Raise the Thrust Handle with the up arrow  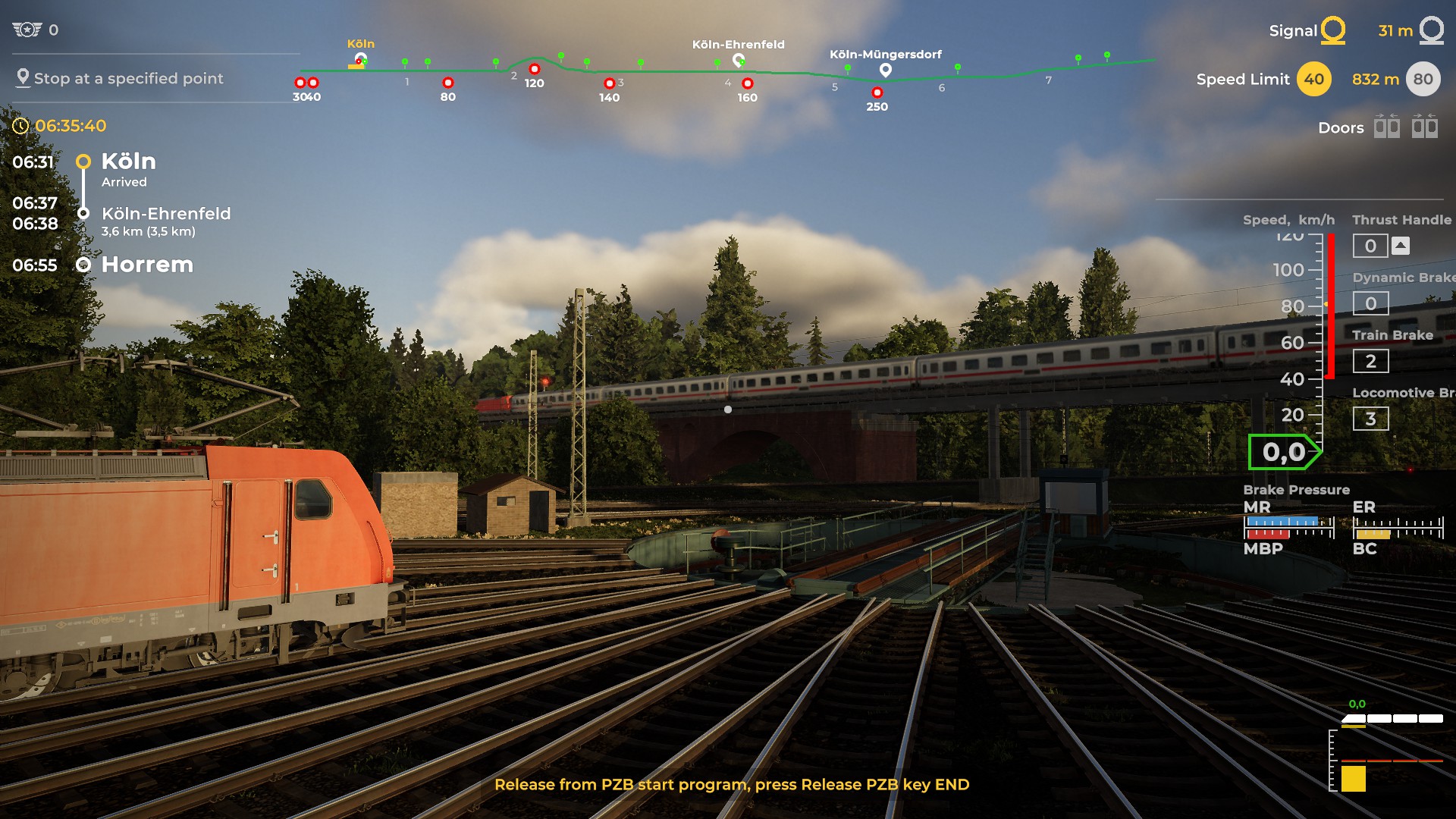click(1401, 246)
